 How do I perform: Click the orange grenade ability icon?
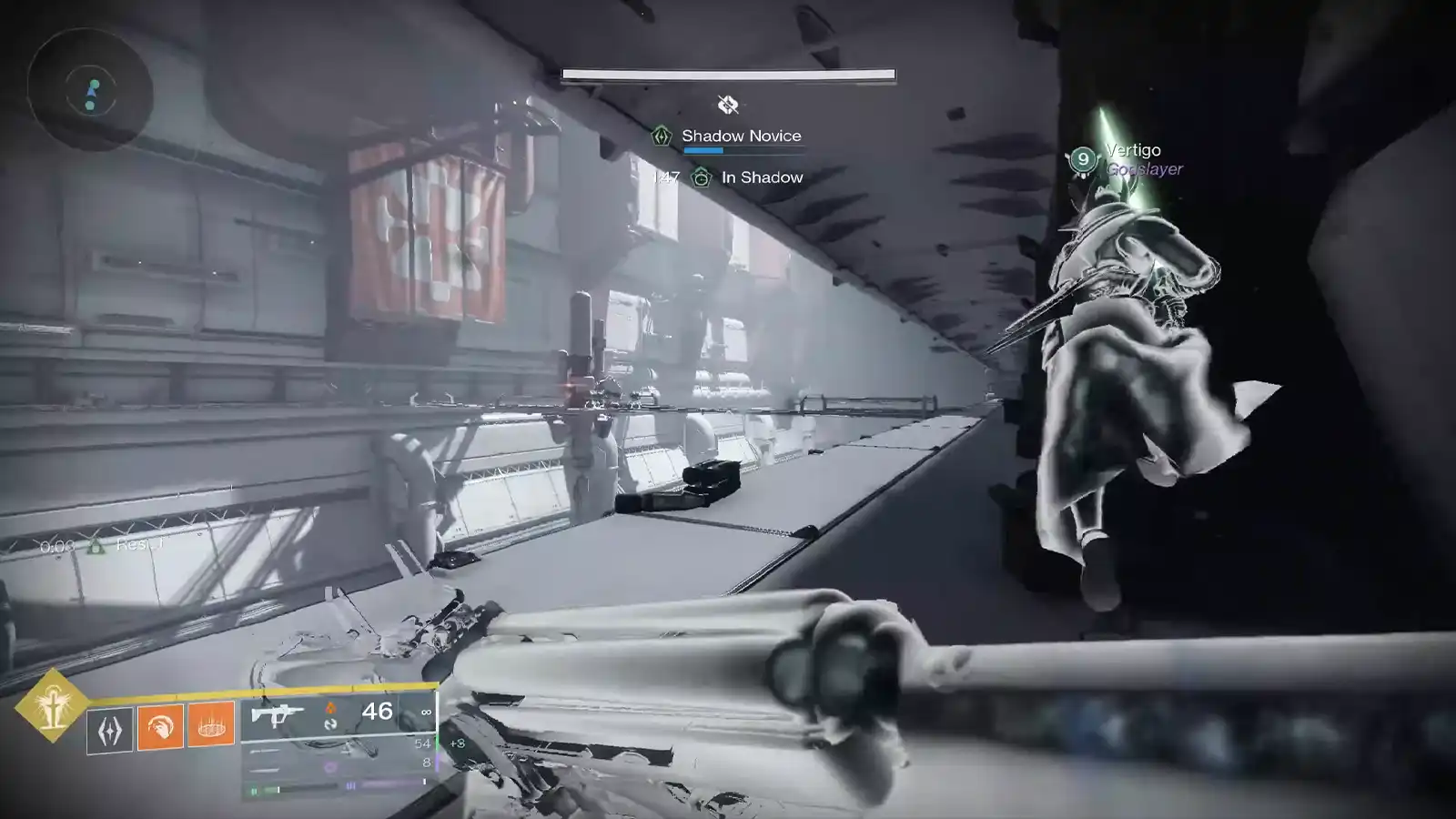(210, 727)
